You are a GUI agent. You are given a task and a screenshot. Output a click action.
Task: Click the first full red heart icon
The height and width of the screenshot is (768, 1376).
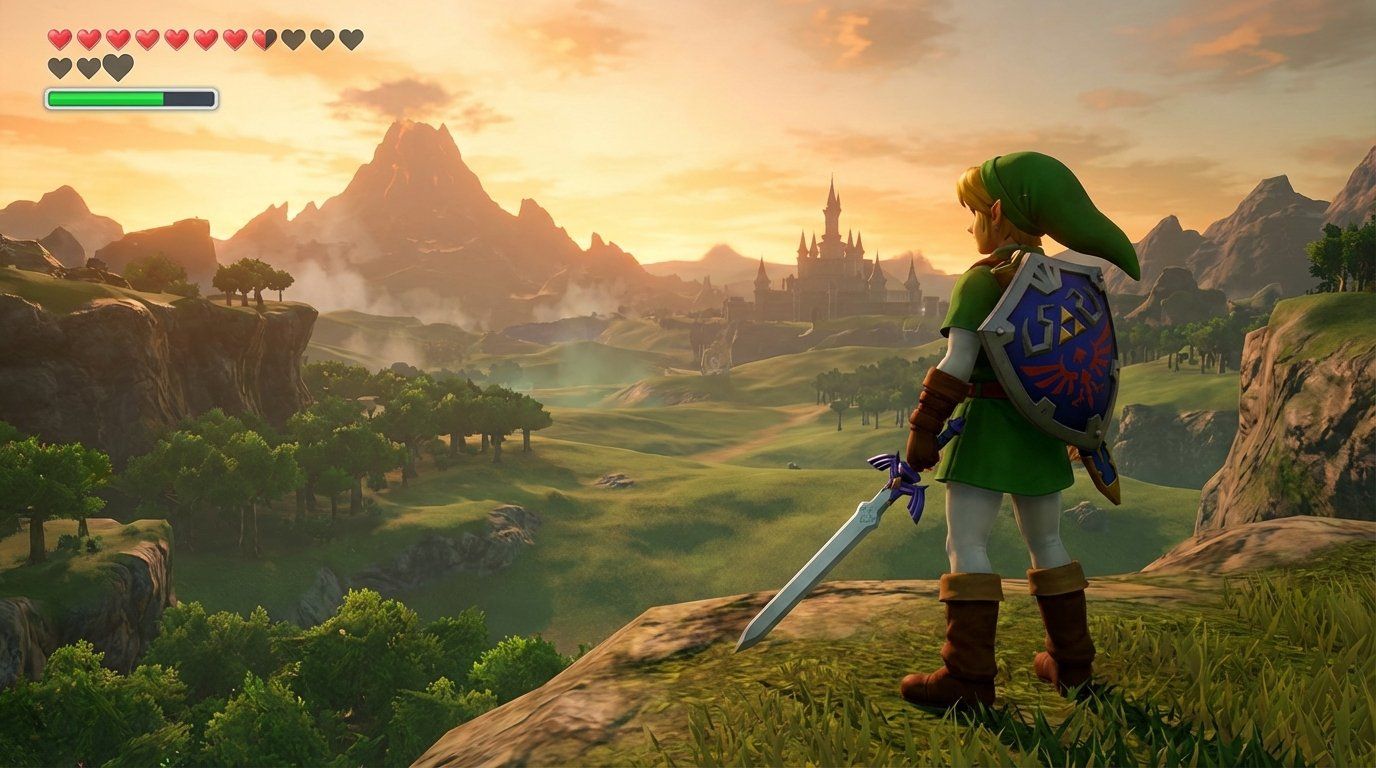coord(60,38)
